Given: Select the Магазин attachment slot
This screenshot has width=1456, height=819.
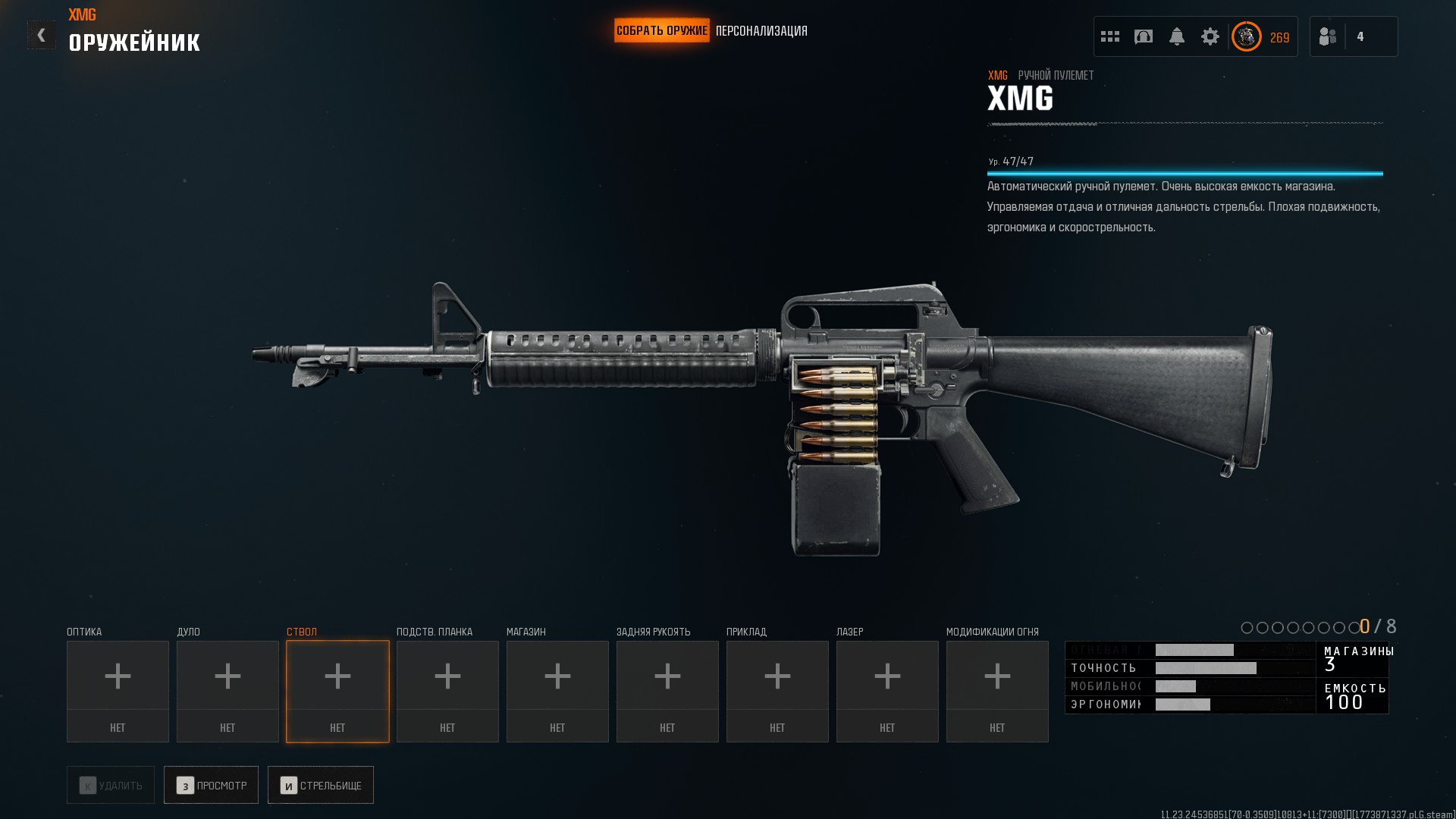Looking at the screenshot, I should click(557, 691).
